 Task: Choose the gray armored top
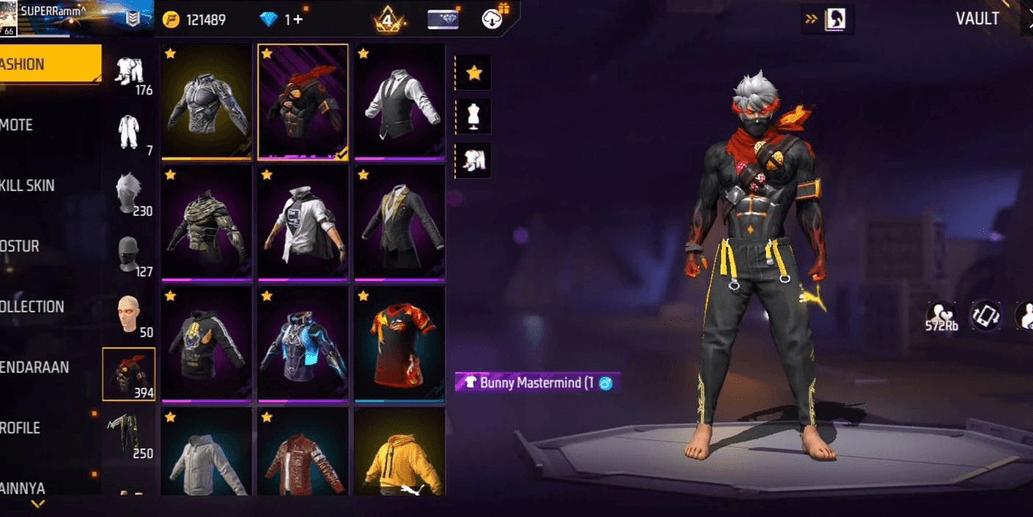pyautogui.click(x=206, y=102)
